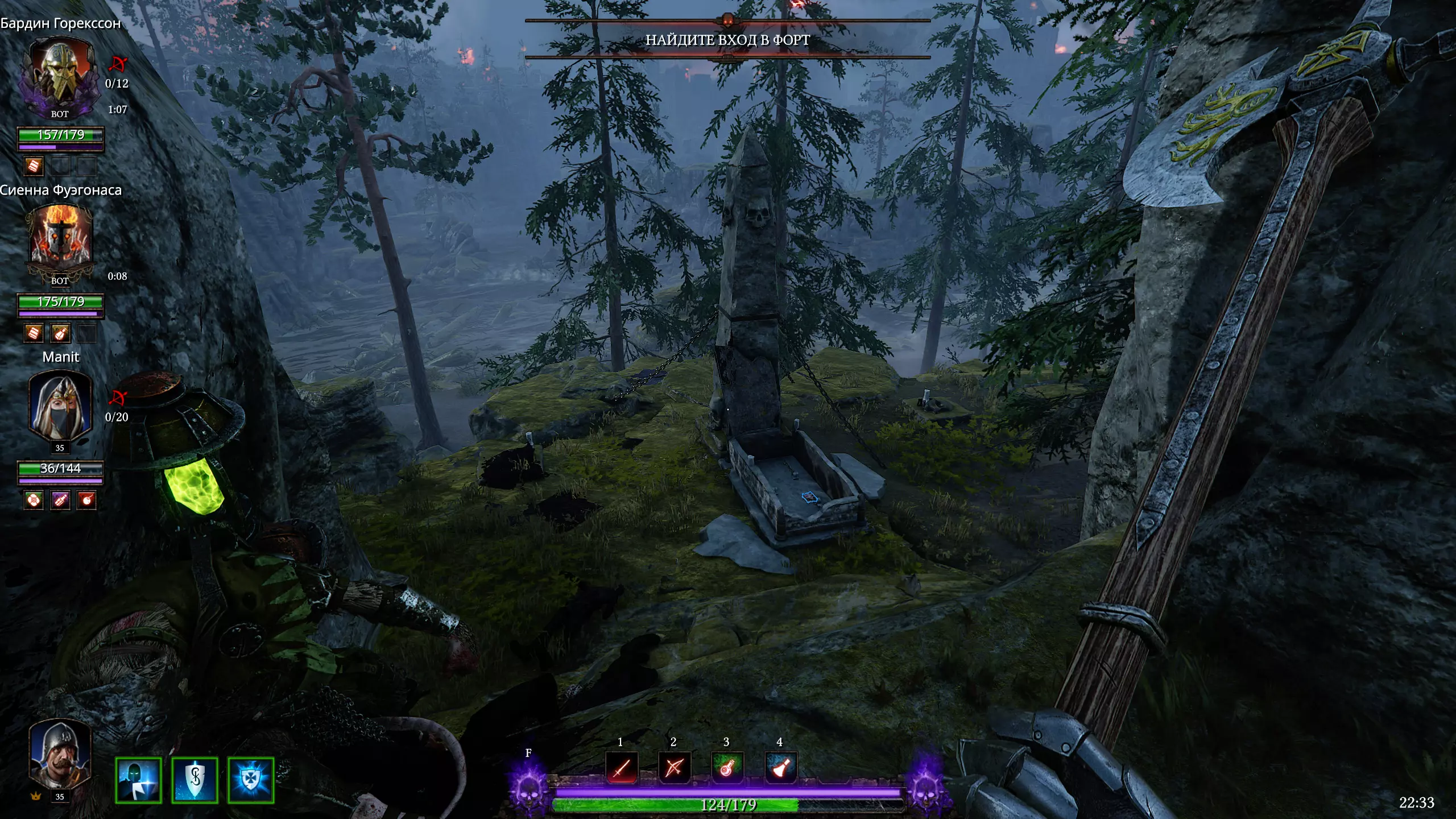This screenshot has width=1456, height=819.
Task: Select the blue potion flask slot
Action: coord(780,768)
